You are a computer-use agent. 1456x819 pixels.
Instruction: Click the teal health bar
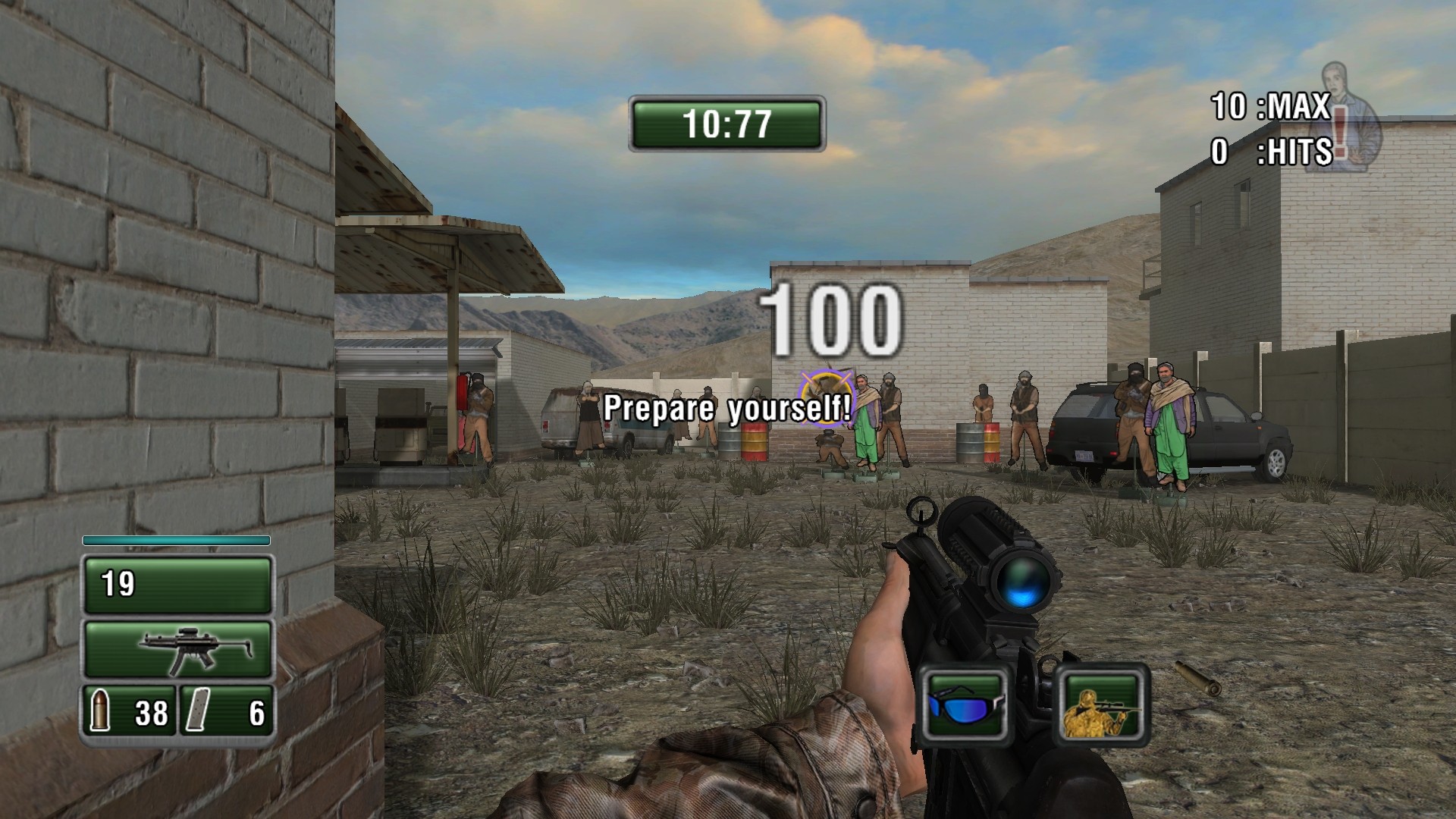click(x=177, y=541)
